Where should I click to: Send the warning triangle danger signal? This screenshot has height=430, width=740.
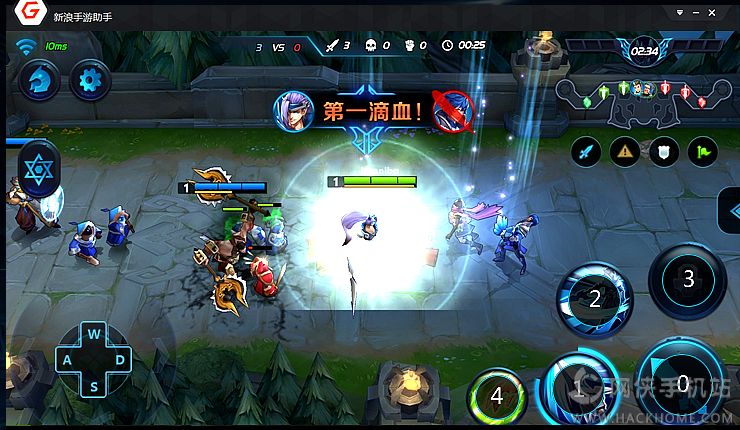(x=625, y=152)
